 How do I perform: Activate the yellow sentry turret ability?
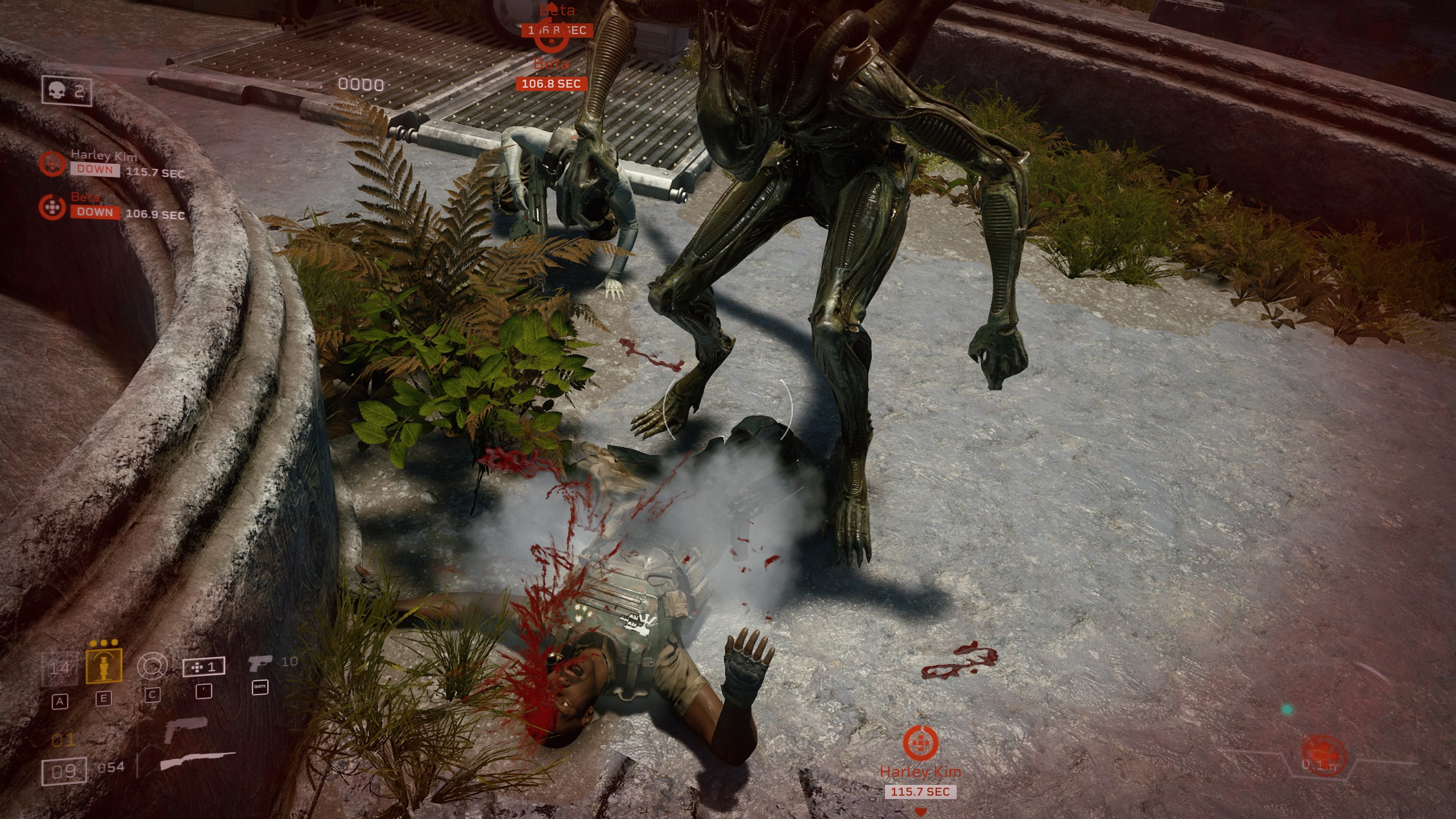tap(104, 667)
